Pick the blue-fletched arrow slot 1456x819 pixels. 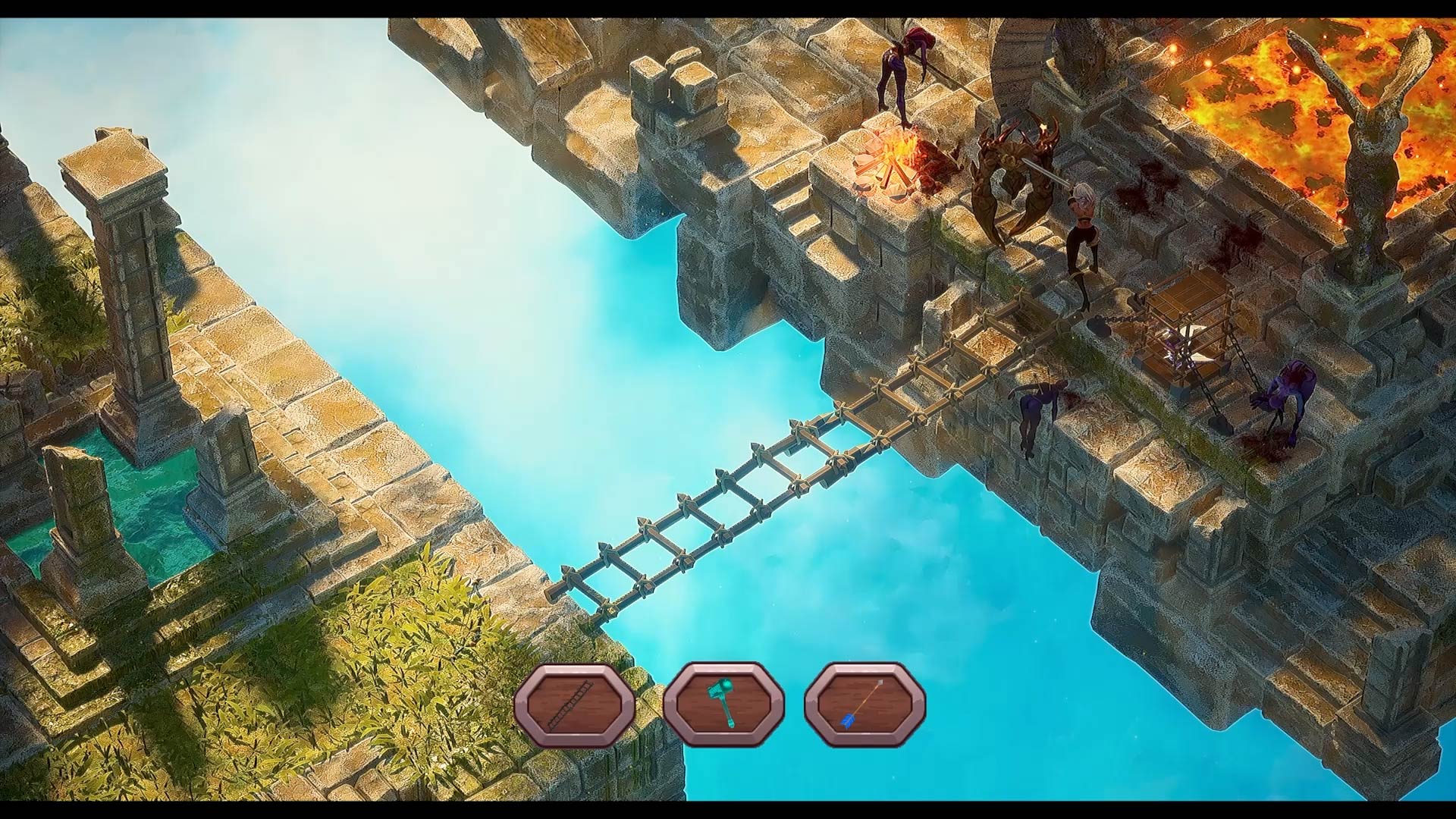[864, 705]
